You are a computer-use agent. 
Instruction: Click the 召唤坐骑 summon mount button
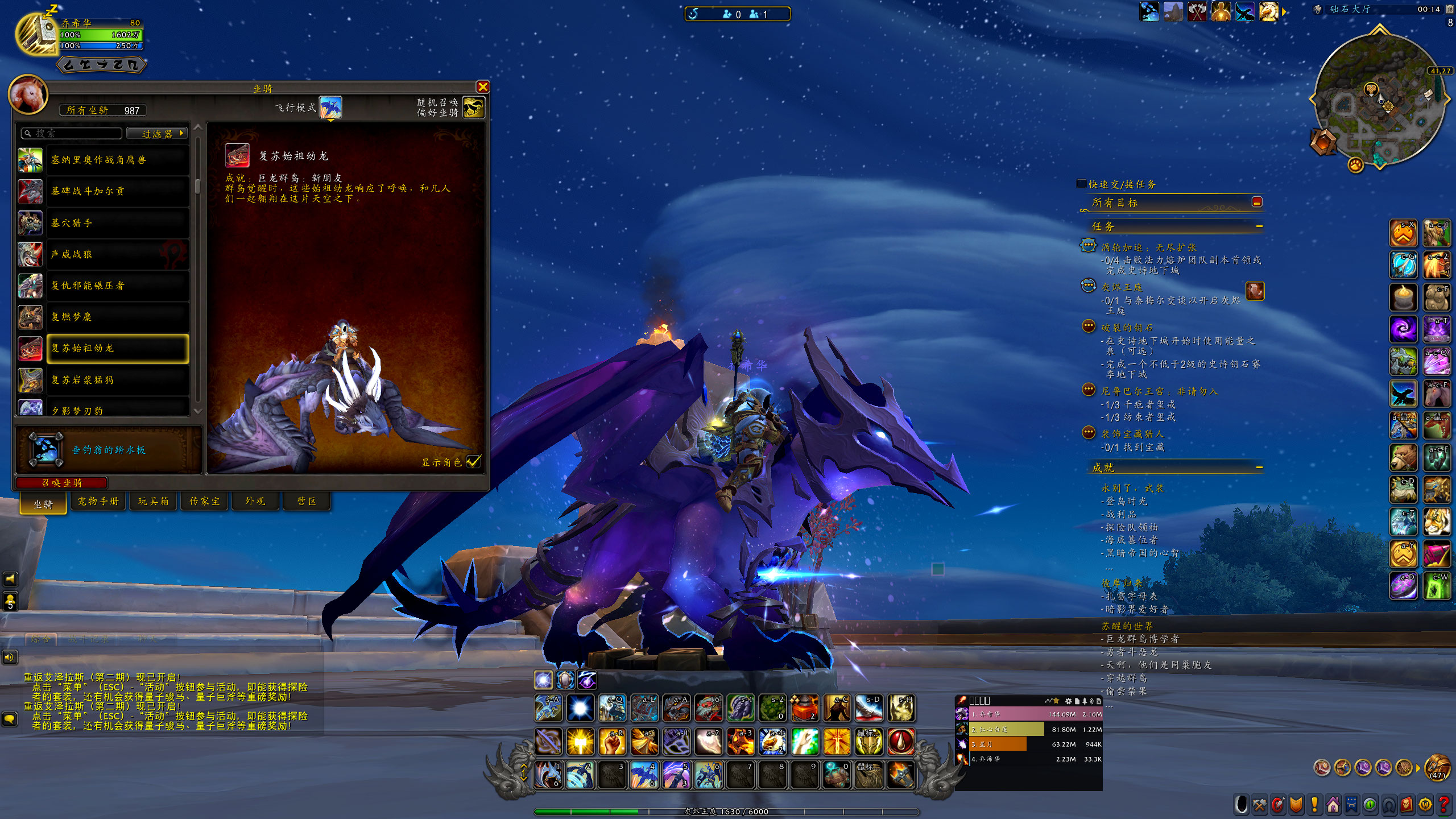click(x=61, y=483)
